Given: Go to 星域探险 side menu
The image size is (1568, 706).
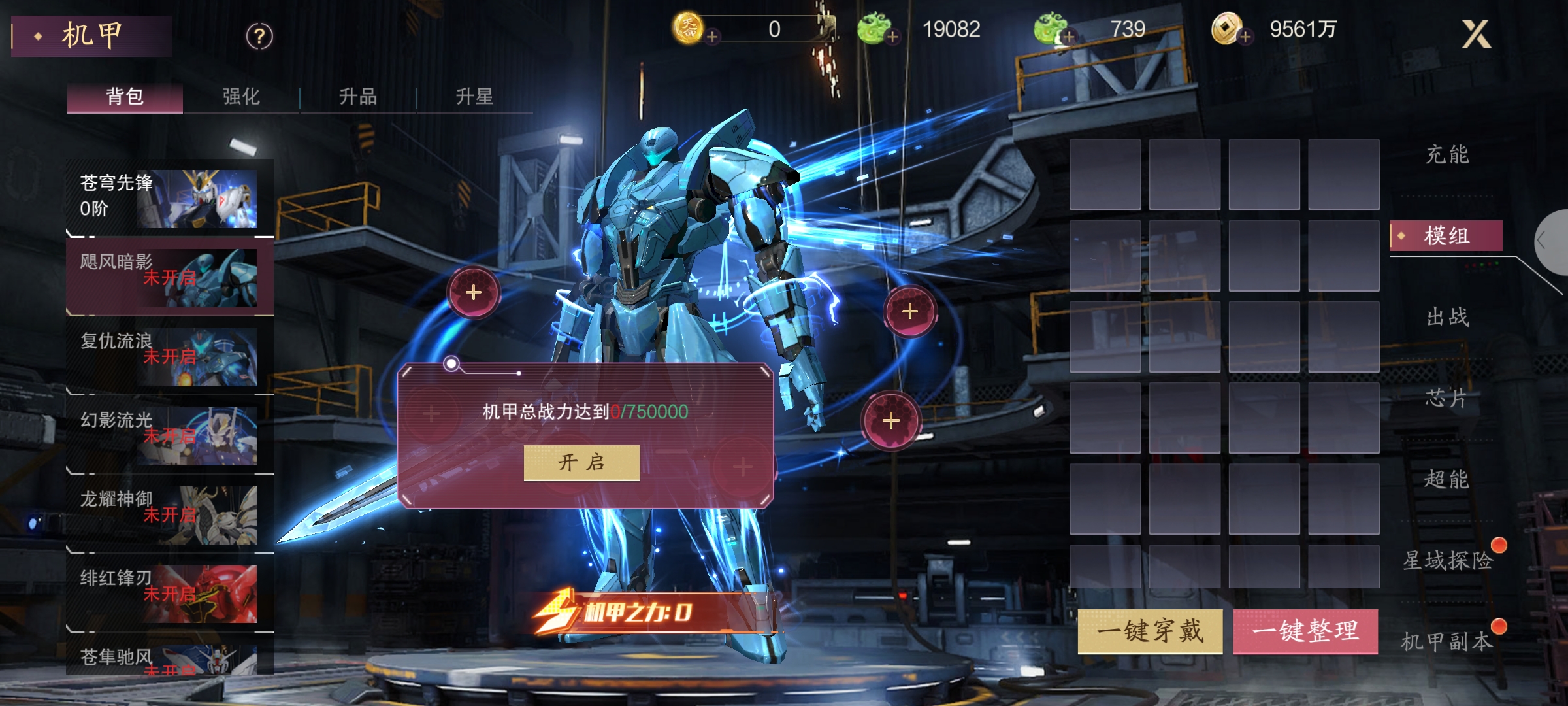Looking at the screenshot, I should 1448,560.
